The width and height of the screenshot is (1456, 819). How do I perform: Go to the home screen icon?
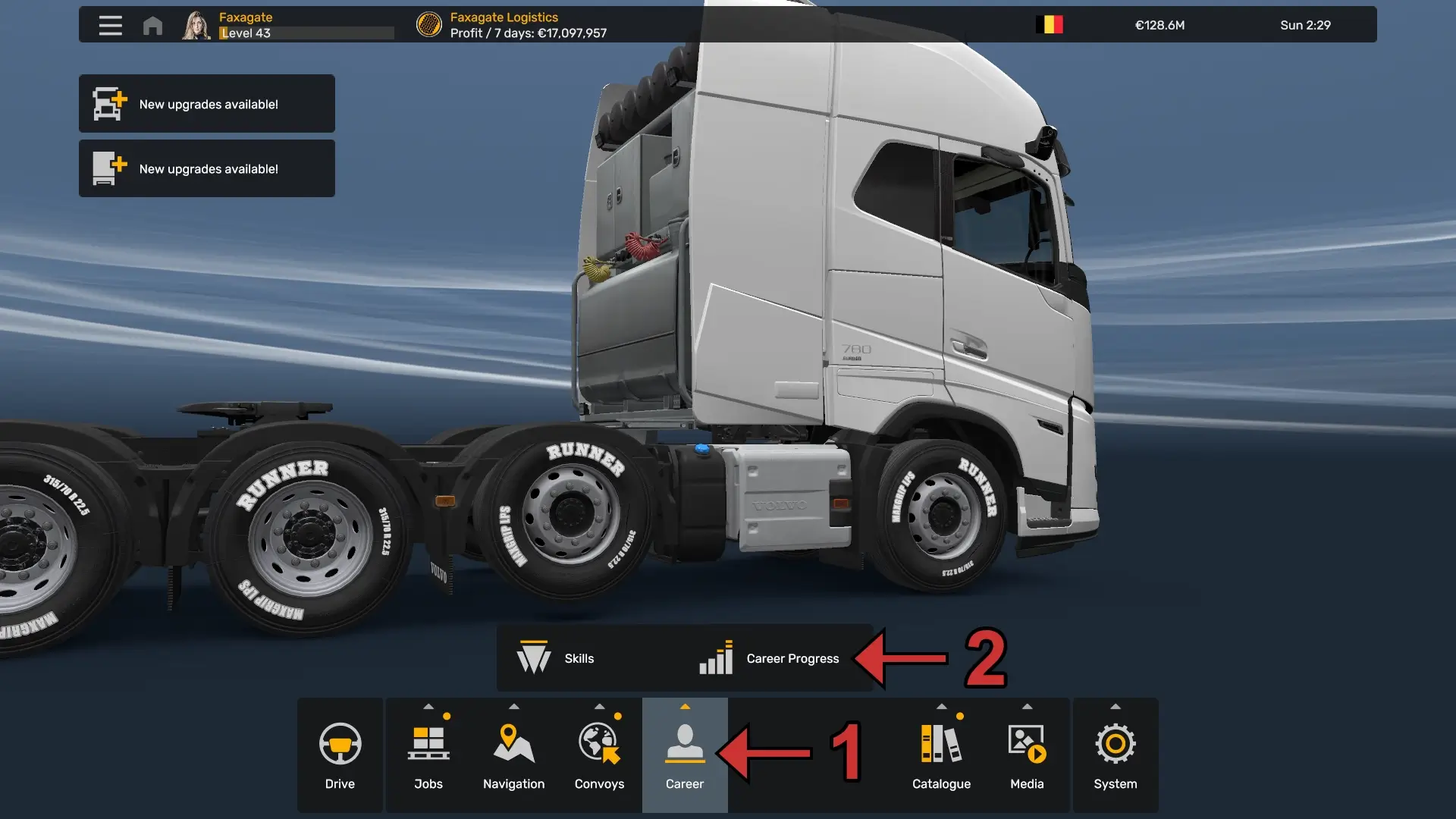click(152, 26)
